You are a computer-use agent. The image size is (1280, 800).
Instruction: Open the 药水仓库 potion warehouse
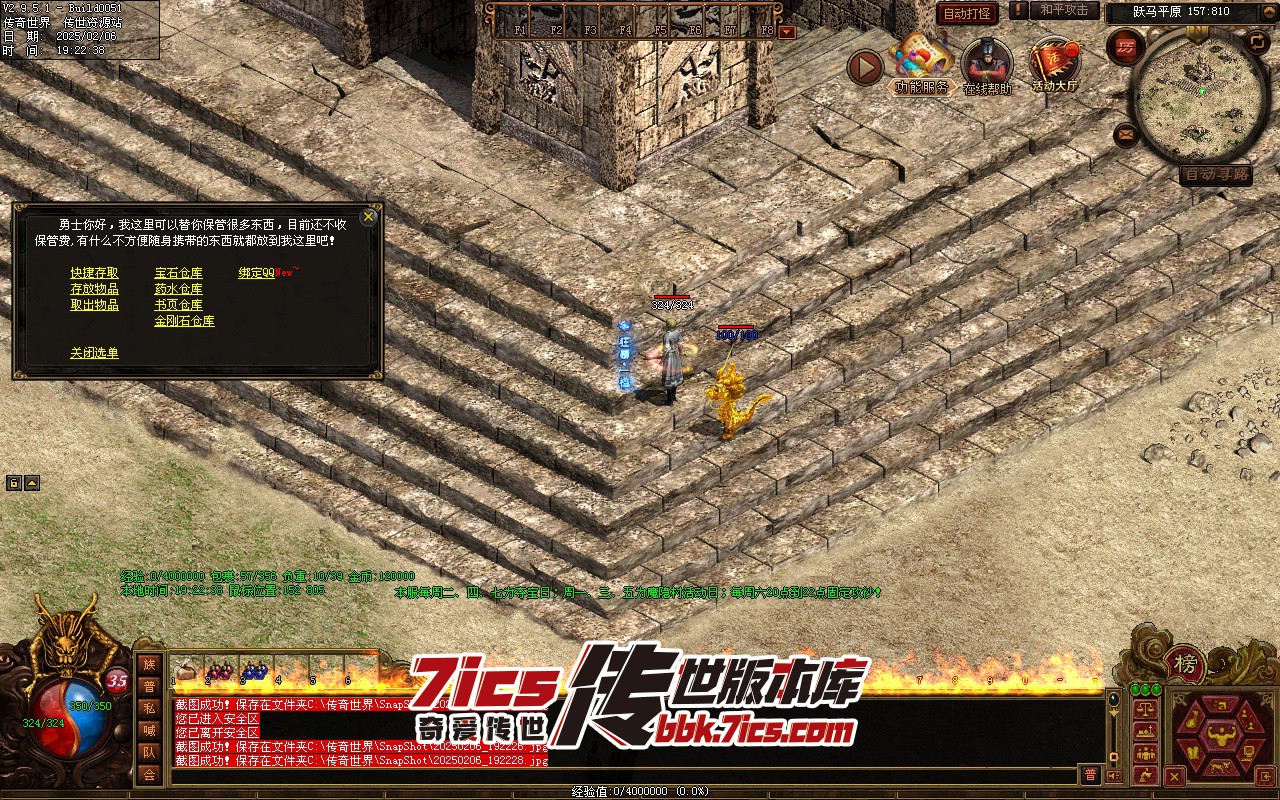click(178, 289)
